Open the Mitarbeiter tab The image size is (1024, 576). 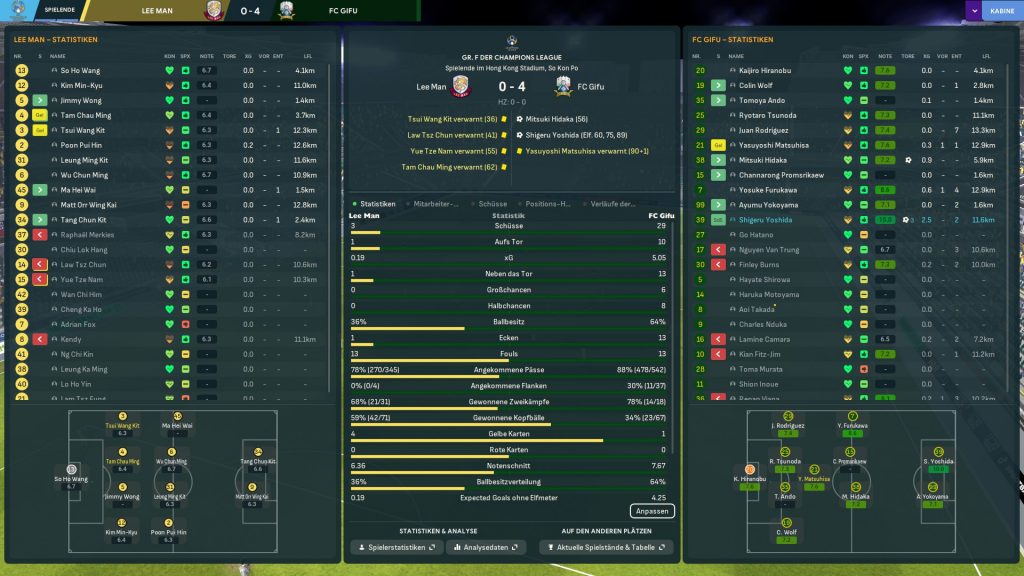436,203
